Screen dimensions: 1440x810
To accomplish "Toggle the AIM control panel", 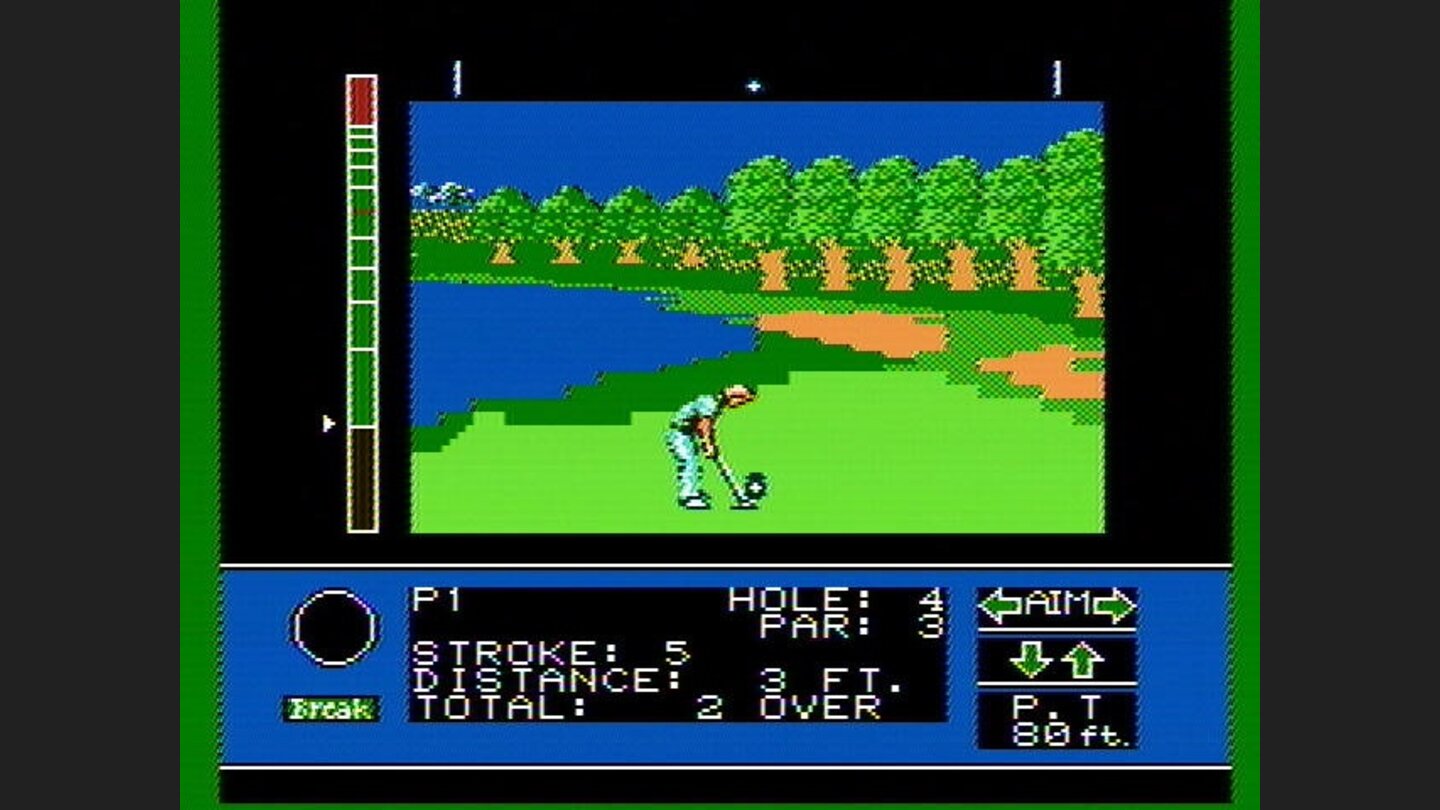I will coord(1058,603).
